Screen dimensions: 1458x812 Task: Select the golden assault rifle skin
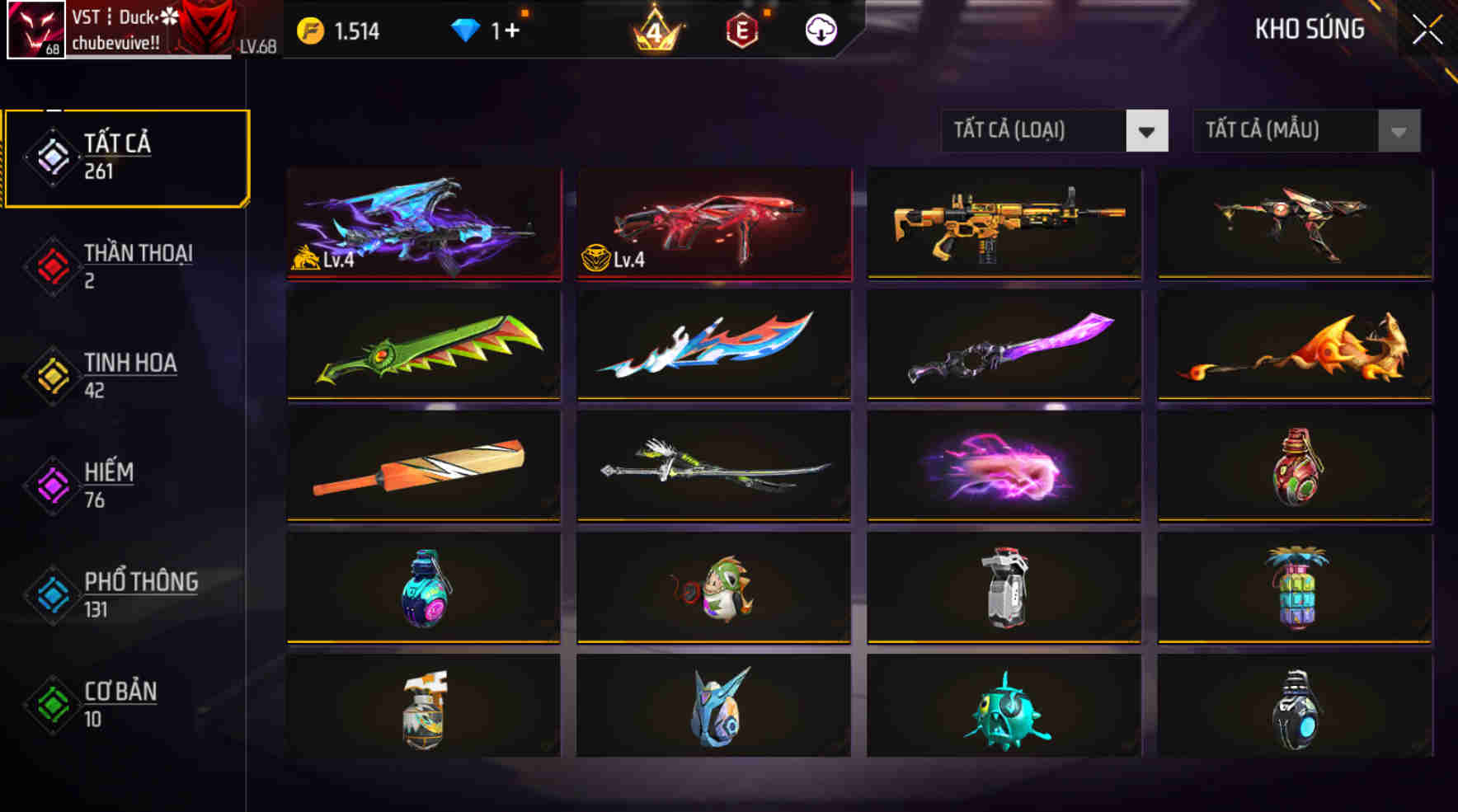[x=1003, y=224]
